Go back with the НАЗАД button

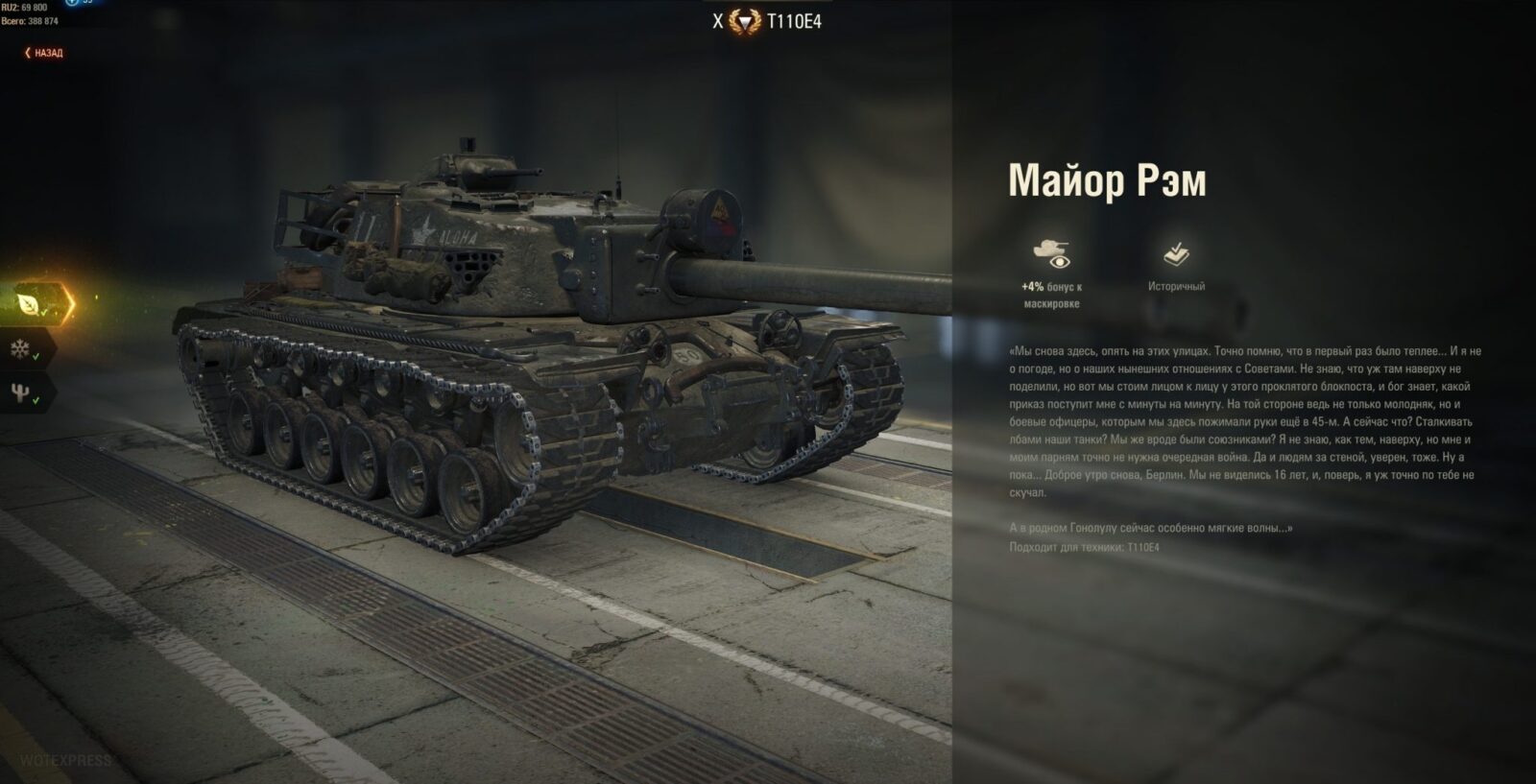(44, 53)
